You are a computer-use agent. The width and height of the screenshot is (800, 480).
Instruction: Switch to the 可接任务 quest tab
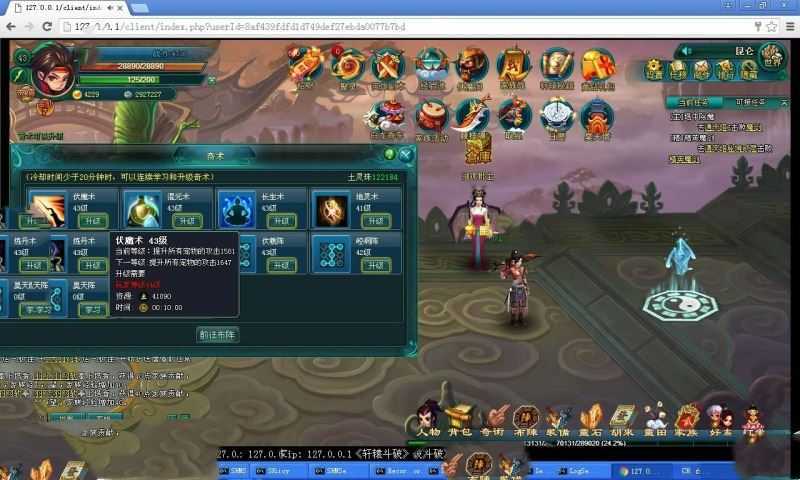(x=750, y=101)
